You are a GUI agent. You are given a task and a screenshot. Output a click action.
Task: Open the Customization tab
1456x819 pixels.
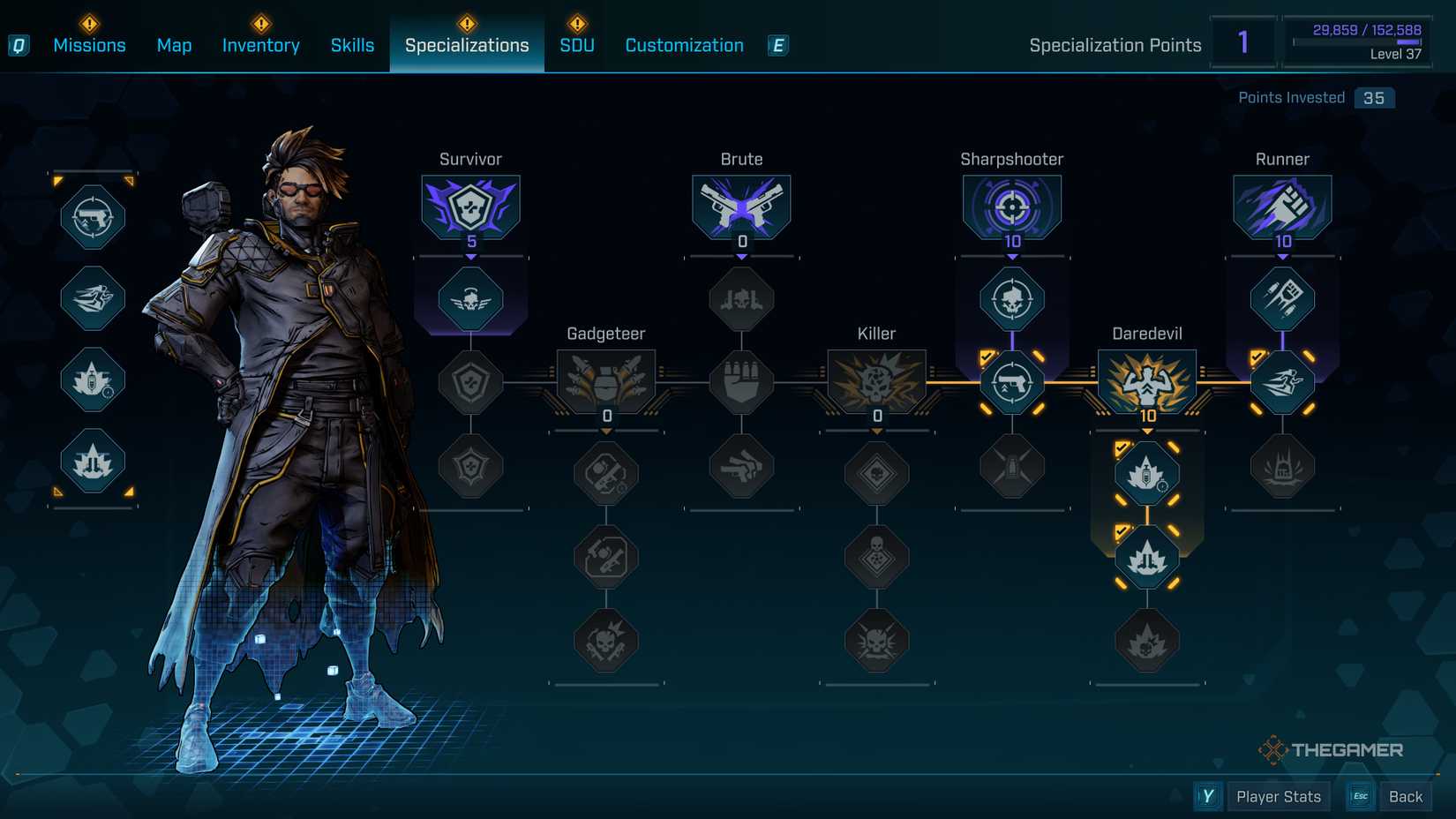pos(683,44)
